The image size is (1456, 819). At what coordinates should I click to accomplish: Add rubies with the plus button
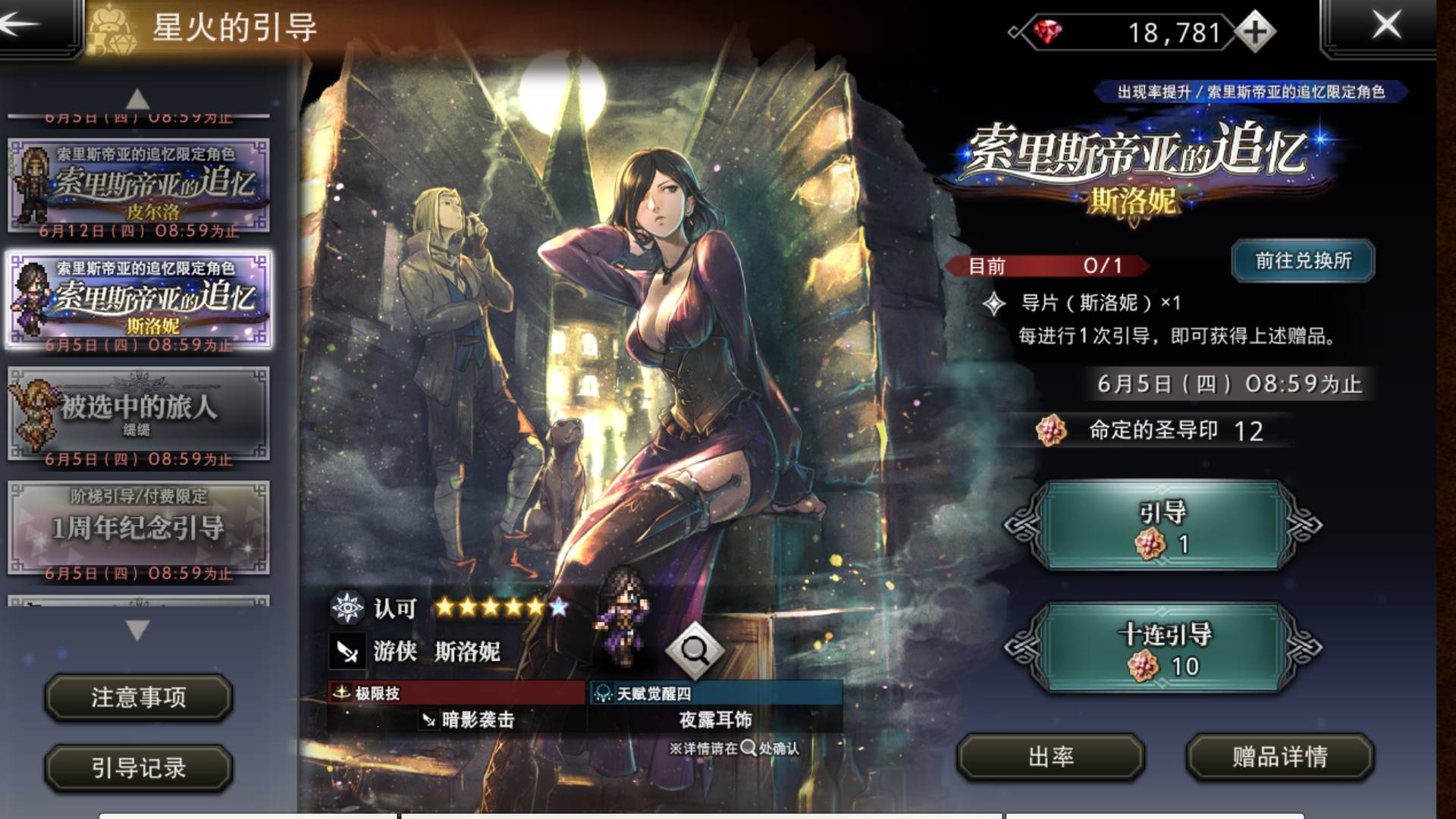(1255, 33)
